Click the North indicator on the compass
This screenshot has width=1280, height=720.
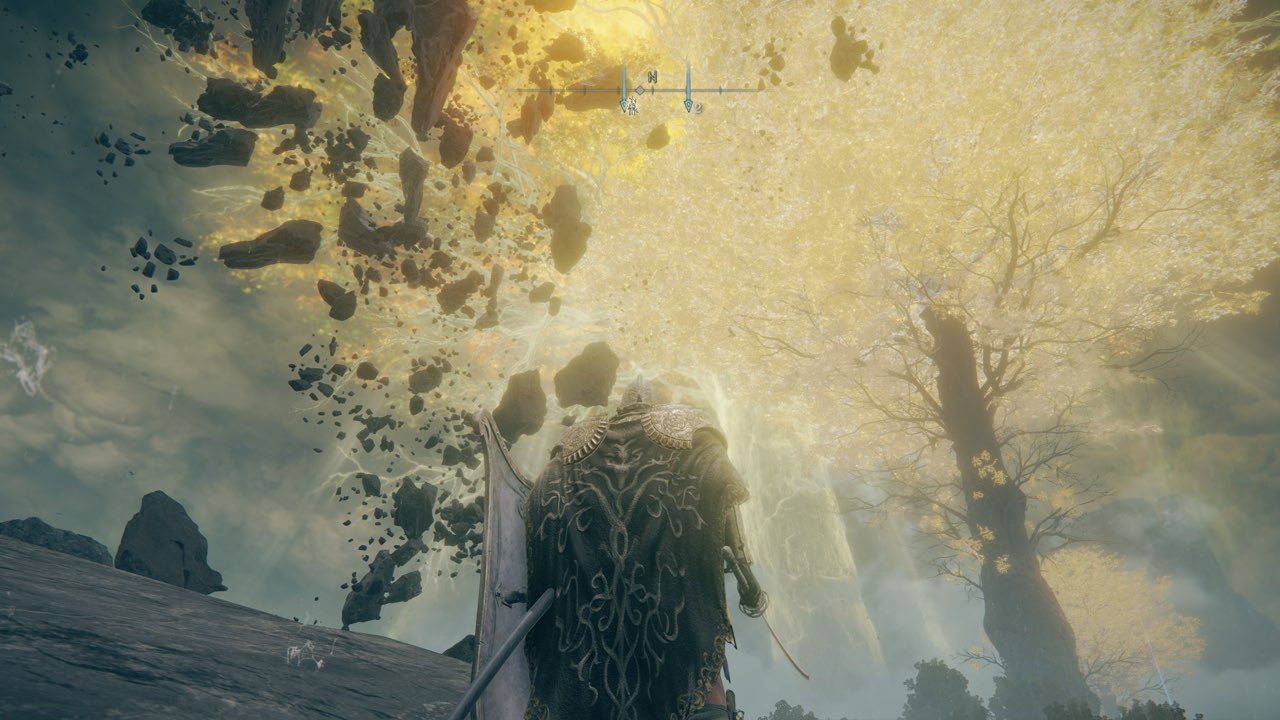[x=652, y=77]
